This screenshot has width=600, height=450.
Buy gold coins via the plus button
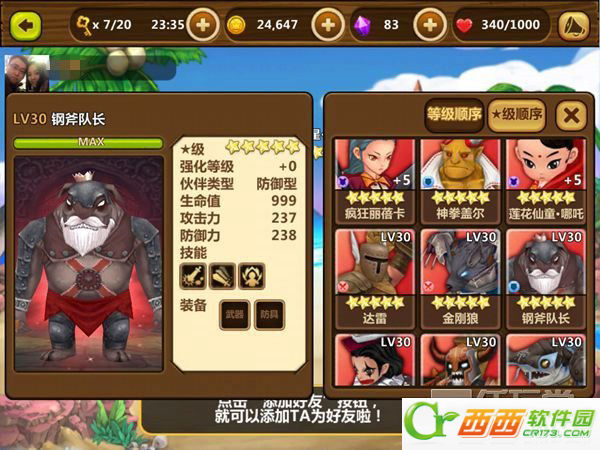[x=329, y=24]
